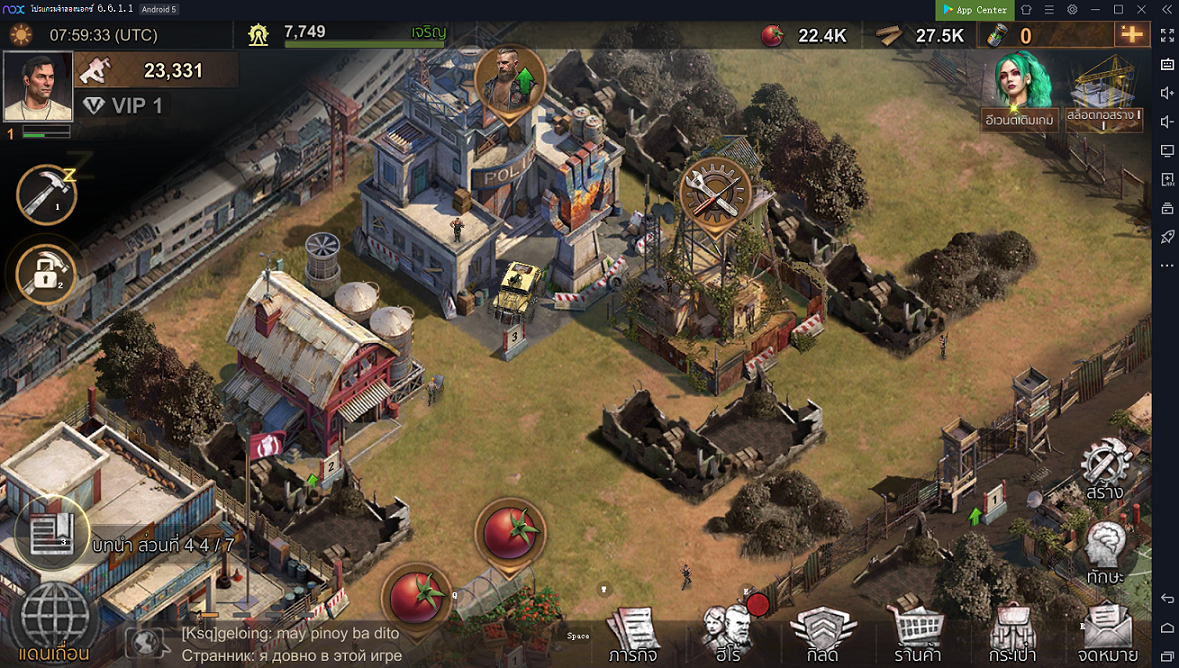Open the build menu gear icon
Viewport: 1179px width, 668px height.
(1105, 468)
